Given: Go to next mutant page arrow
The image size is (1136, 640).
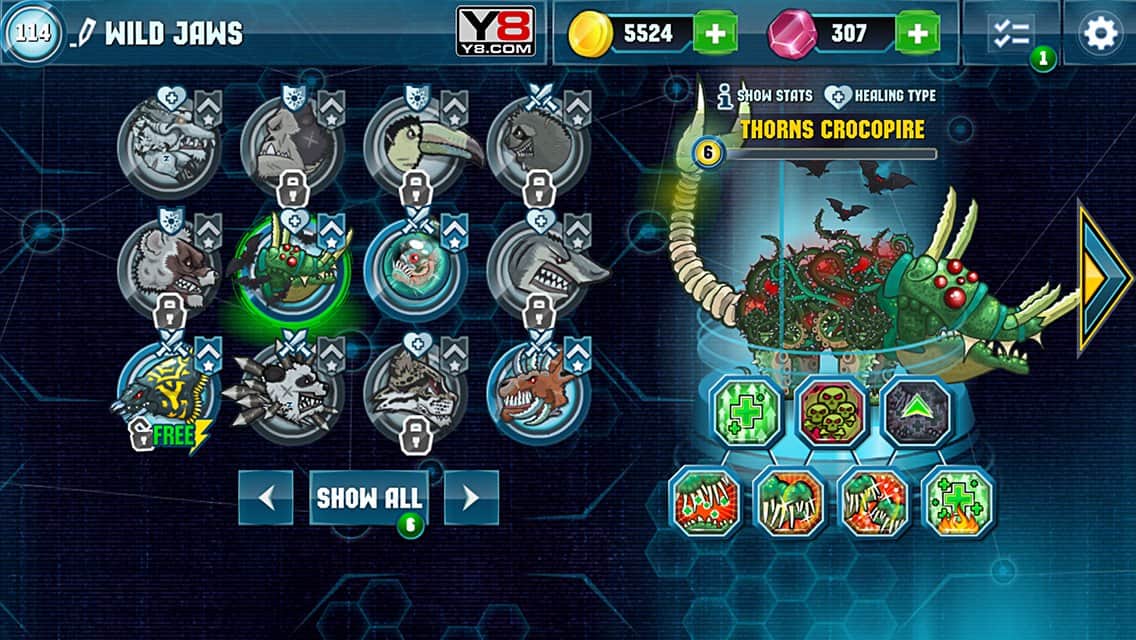Looking at the screenshot, I should tap(471, 498).
